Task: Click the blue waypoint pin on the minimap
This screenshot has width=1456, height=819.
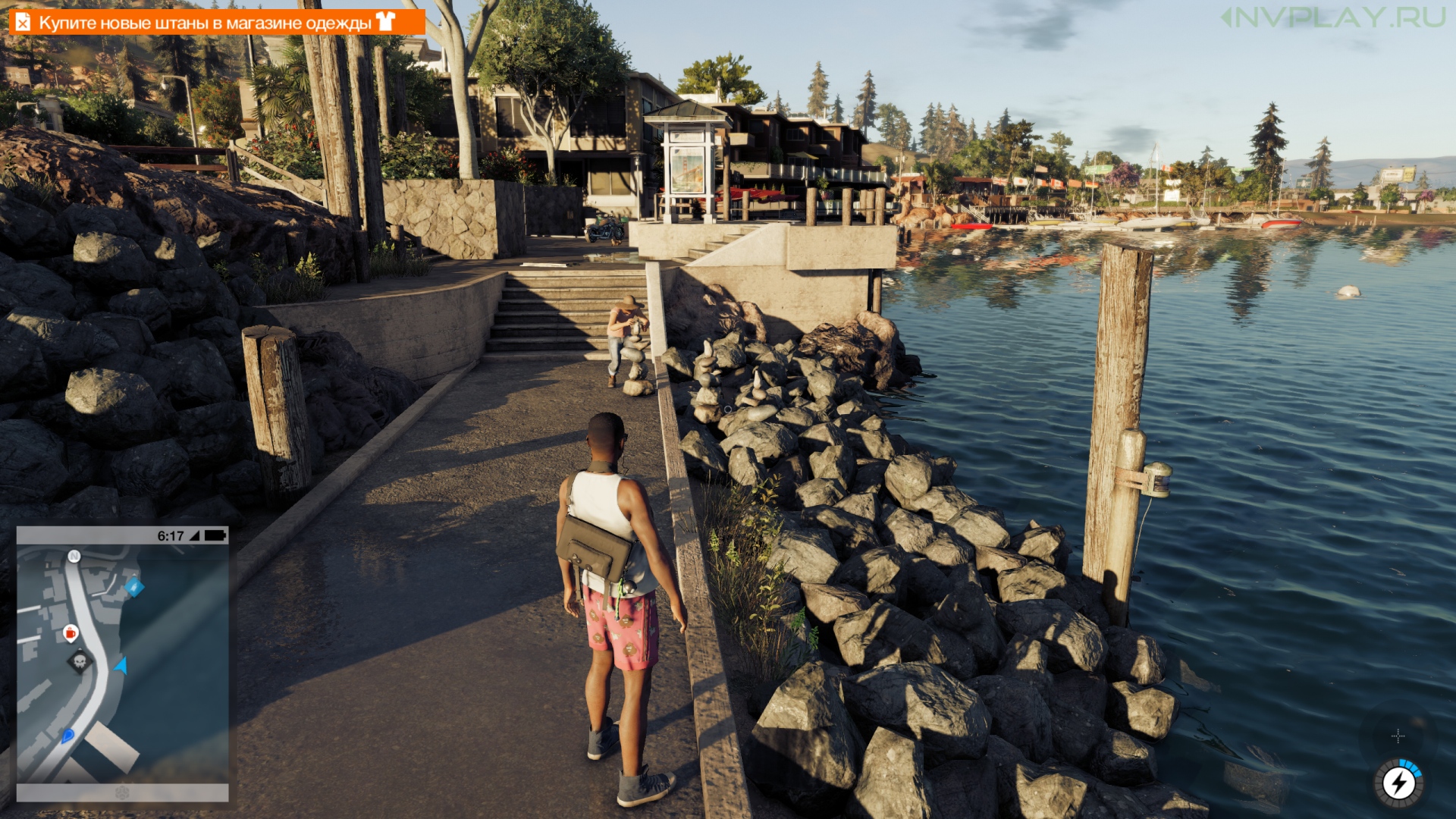Action: 67,735
